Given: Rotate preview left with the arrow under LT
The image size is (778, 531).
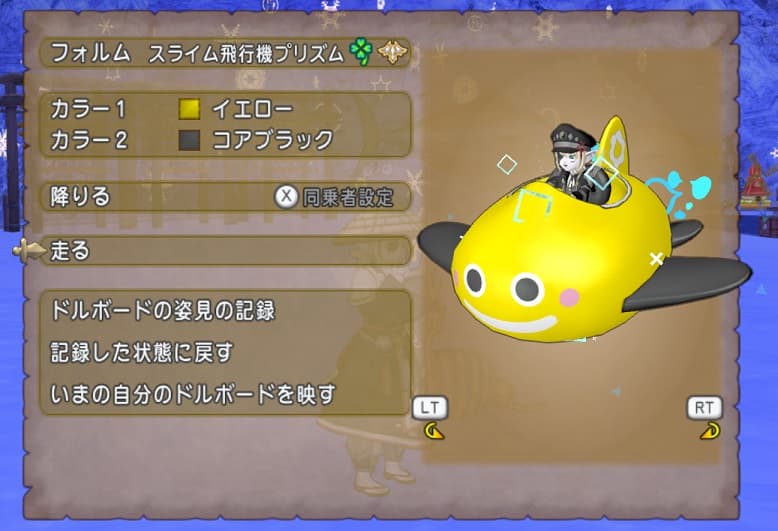Looking at the screenshot, I should click(x=434, y=431).
